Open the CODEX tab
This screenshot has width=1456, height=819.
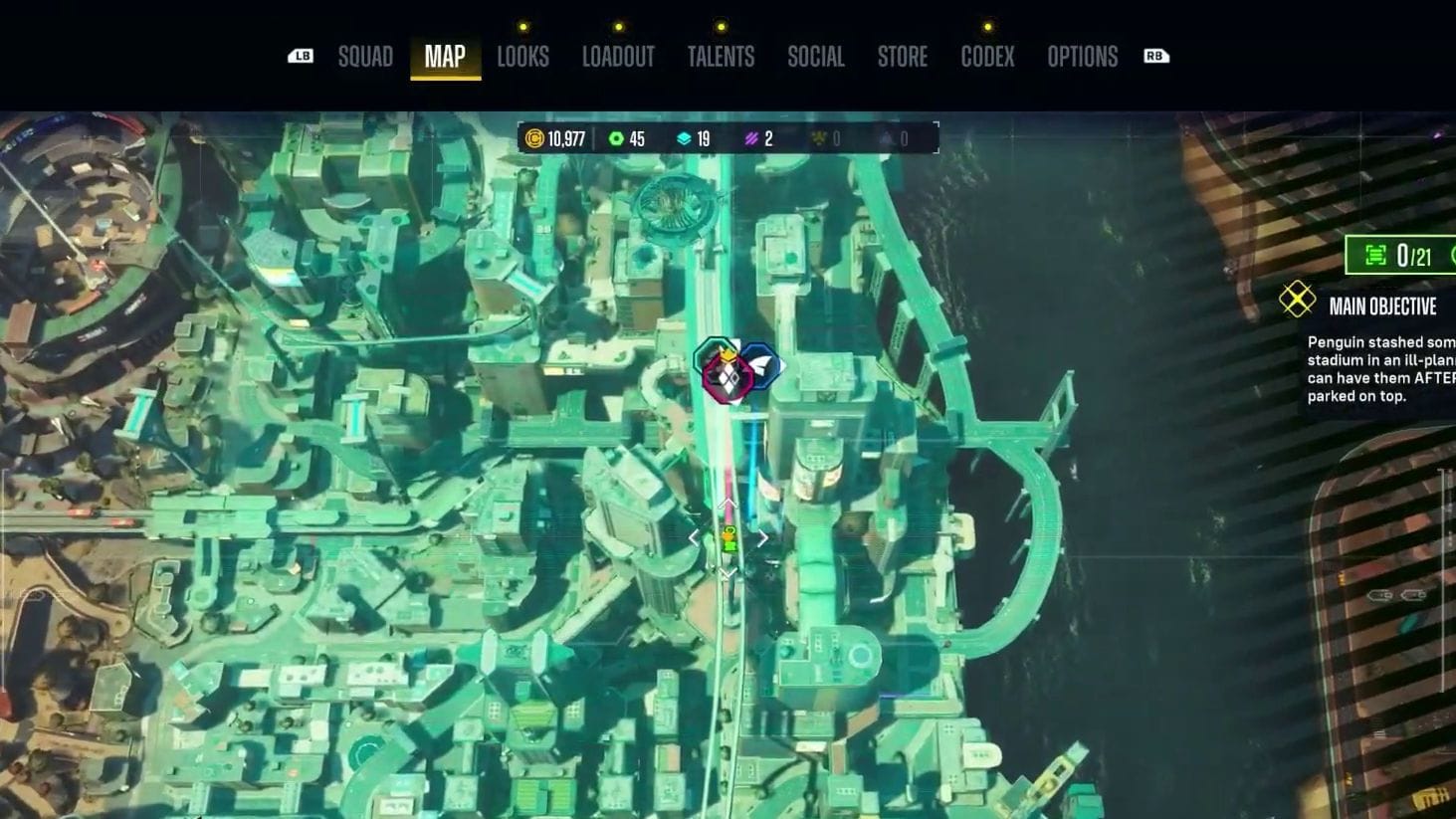[x=986, y=57]
